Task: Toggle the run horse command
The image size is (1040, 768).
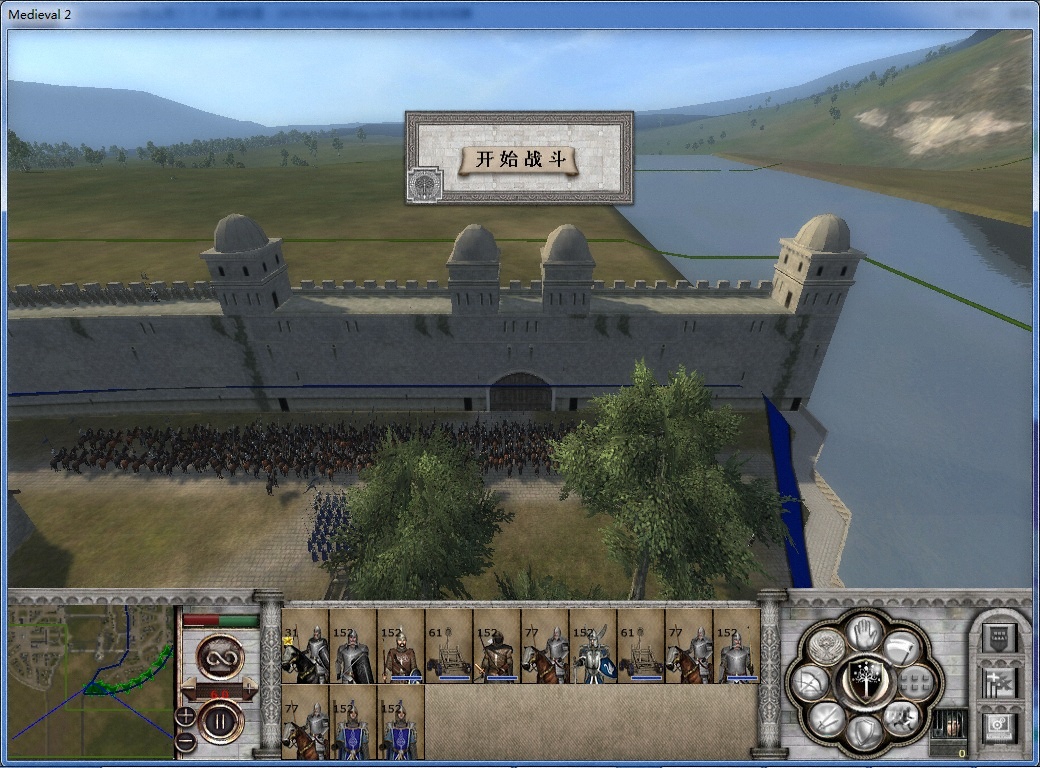Action: [900, 716]
